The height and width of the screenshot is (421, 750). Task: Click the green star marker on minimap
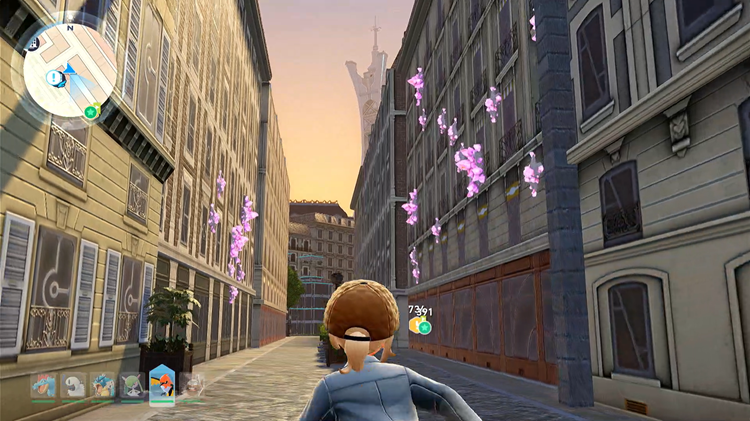91,111
